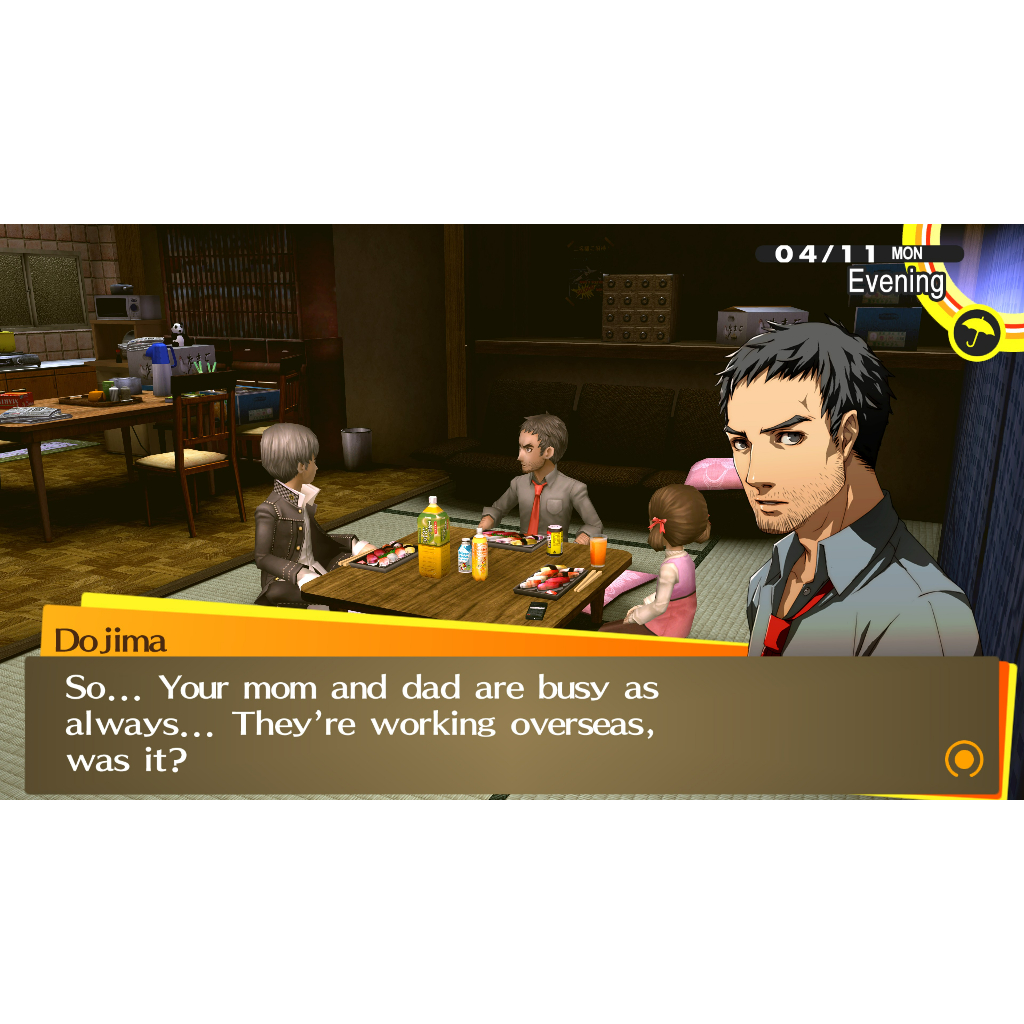Click the umbrella rainy weather icon
Viewport: 1024px width, 1024px height.
(977, 331)
